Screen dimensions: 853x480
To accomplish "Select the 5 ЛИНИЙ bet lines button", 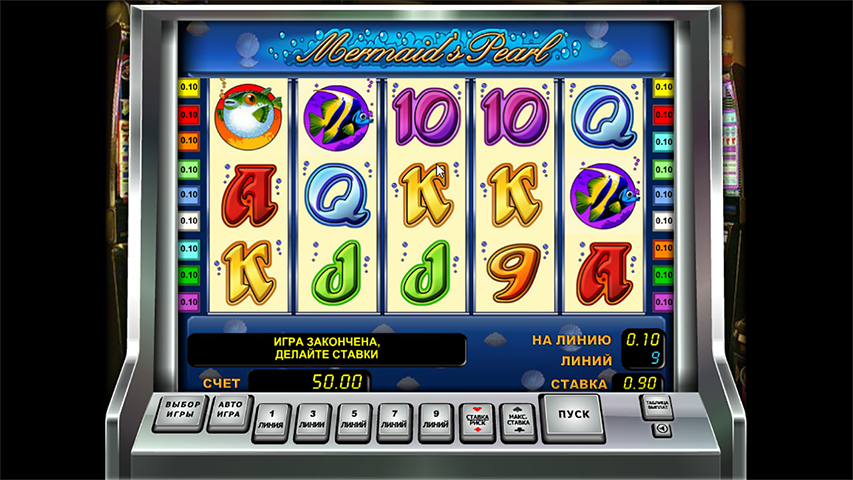I will [x=354, y=419].
